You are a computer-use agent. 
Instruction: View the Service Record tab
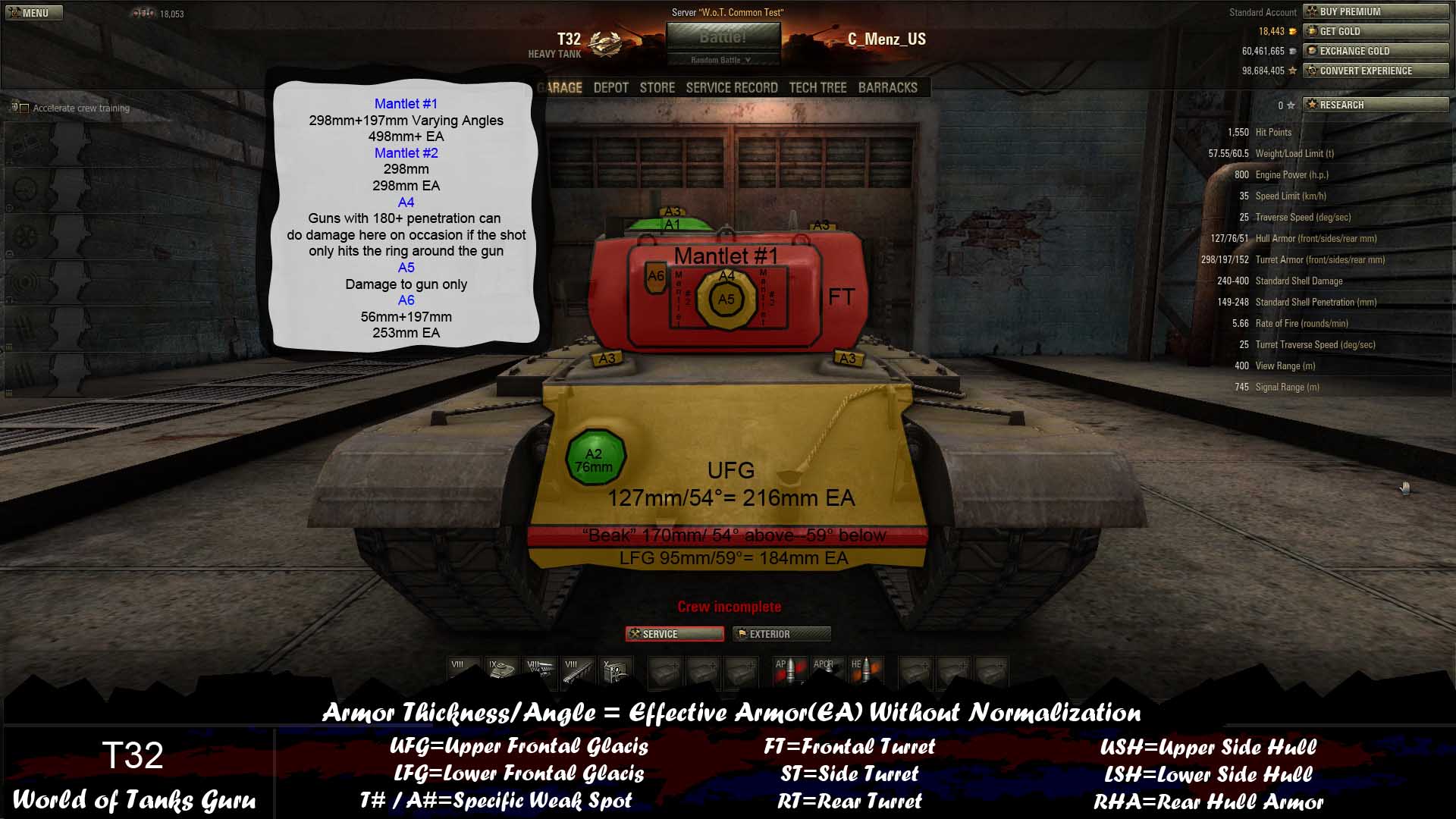tap(731, 88)
